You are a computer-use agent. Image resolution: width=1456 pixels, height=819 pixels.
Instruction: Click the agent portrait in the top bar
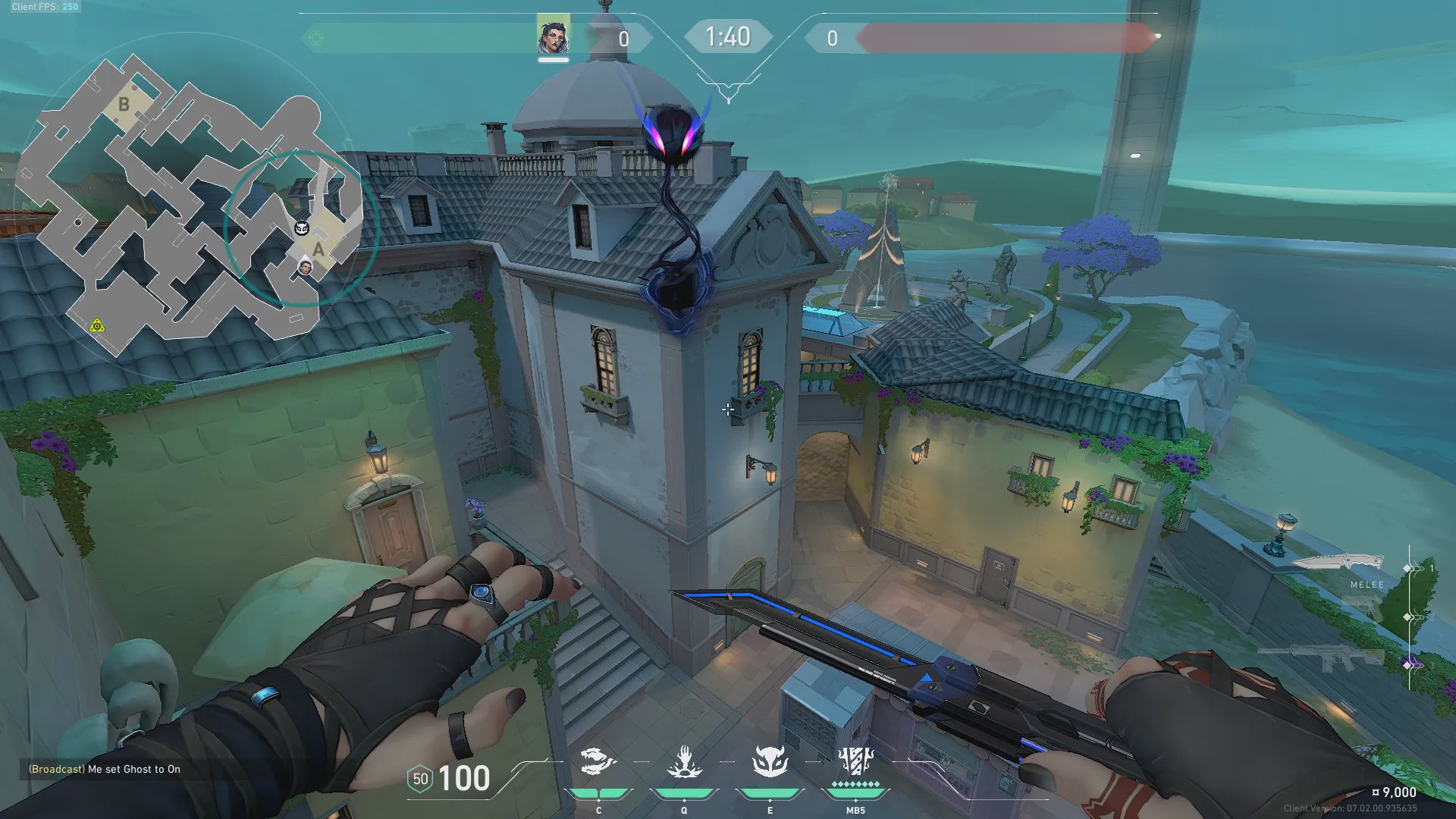tap(553, 36)
